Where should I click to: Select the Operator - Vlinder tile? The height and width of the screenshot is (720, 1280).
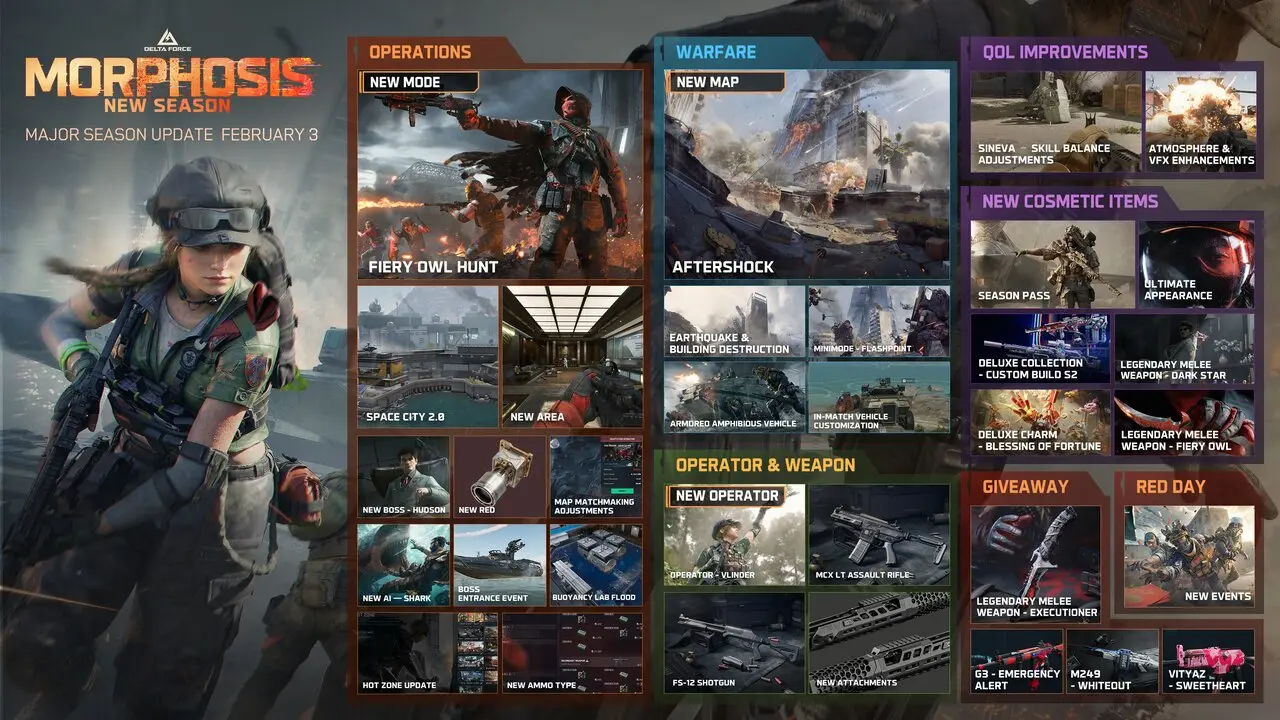point(734,535)
